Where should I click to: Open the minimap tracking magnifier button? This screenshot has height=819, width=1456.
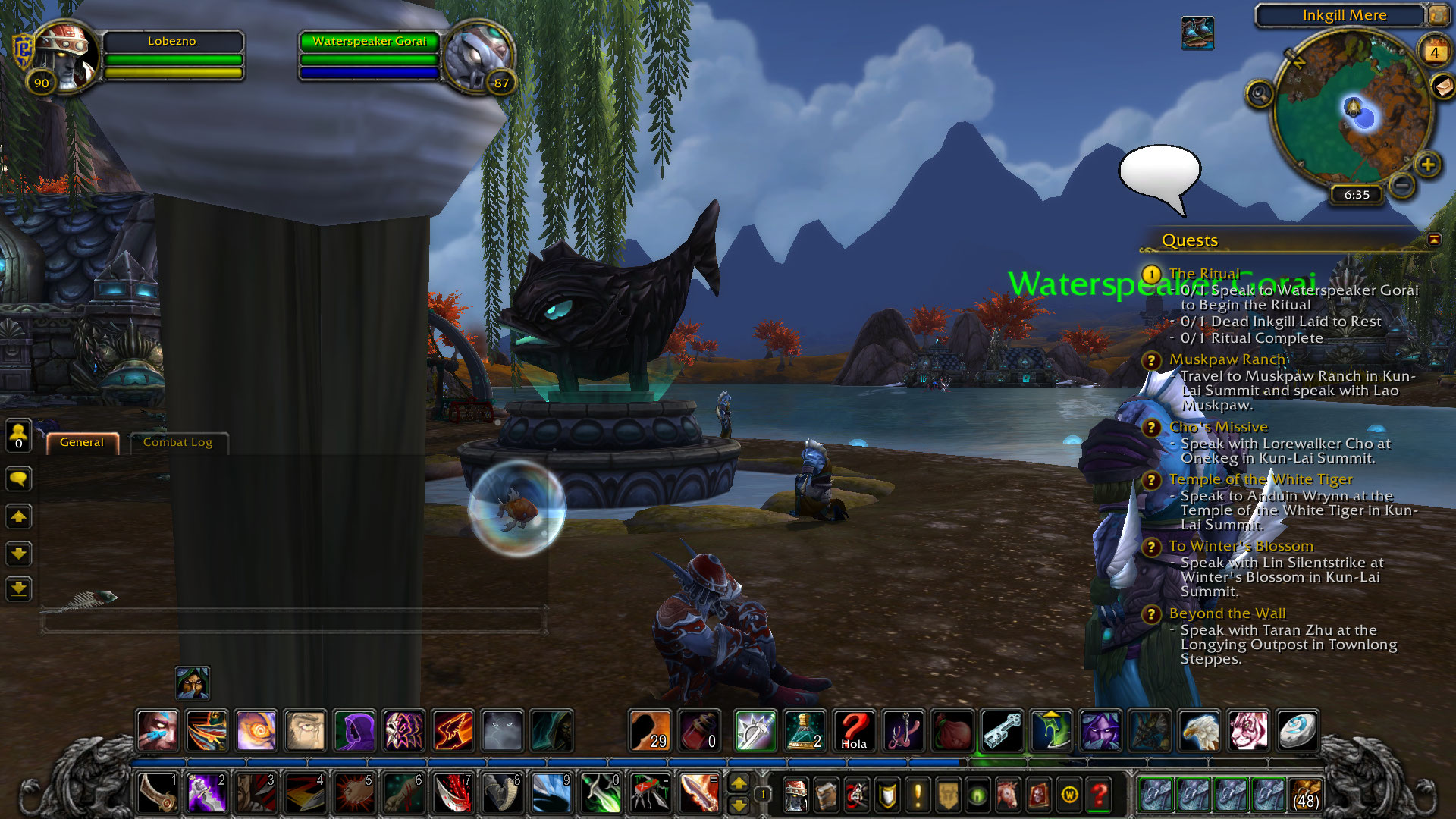[x=1260, y=94]
